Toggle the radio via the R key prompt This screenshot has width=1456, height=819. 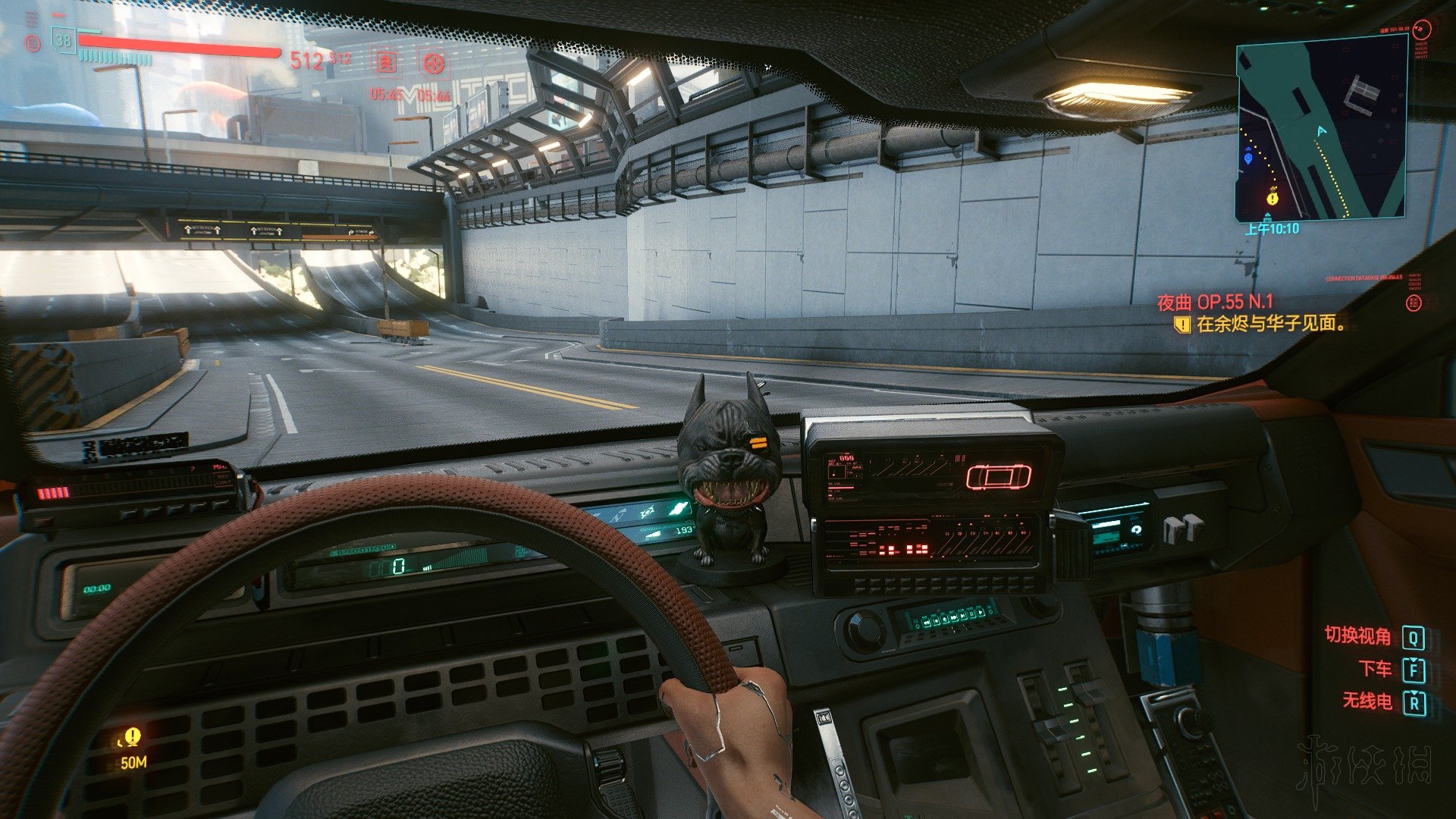click(x=1415, y=703)
